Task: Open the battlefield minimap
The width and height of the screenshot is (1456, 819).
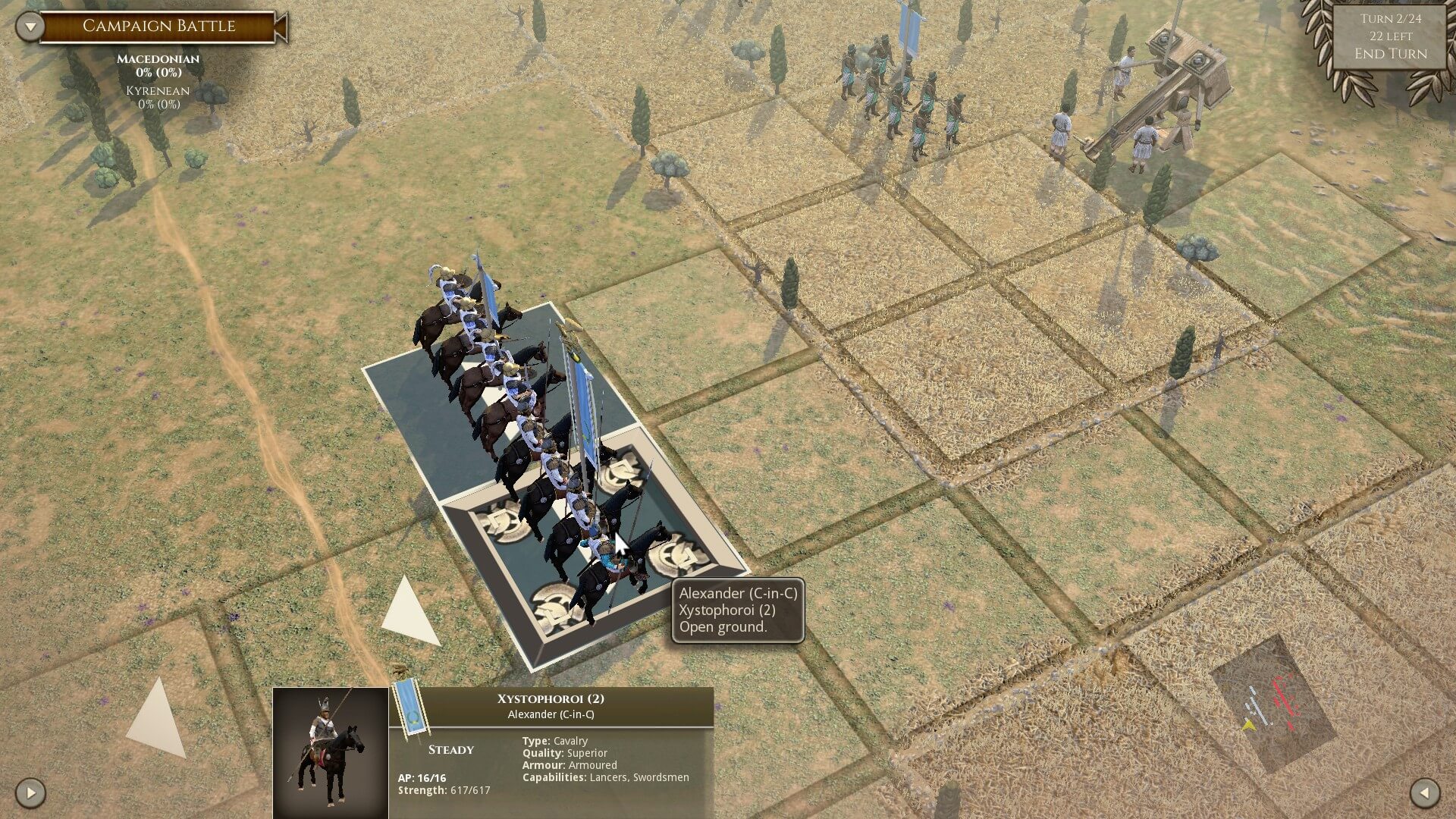Action: (x=1272, y=701)
